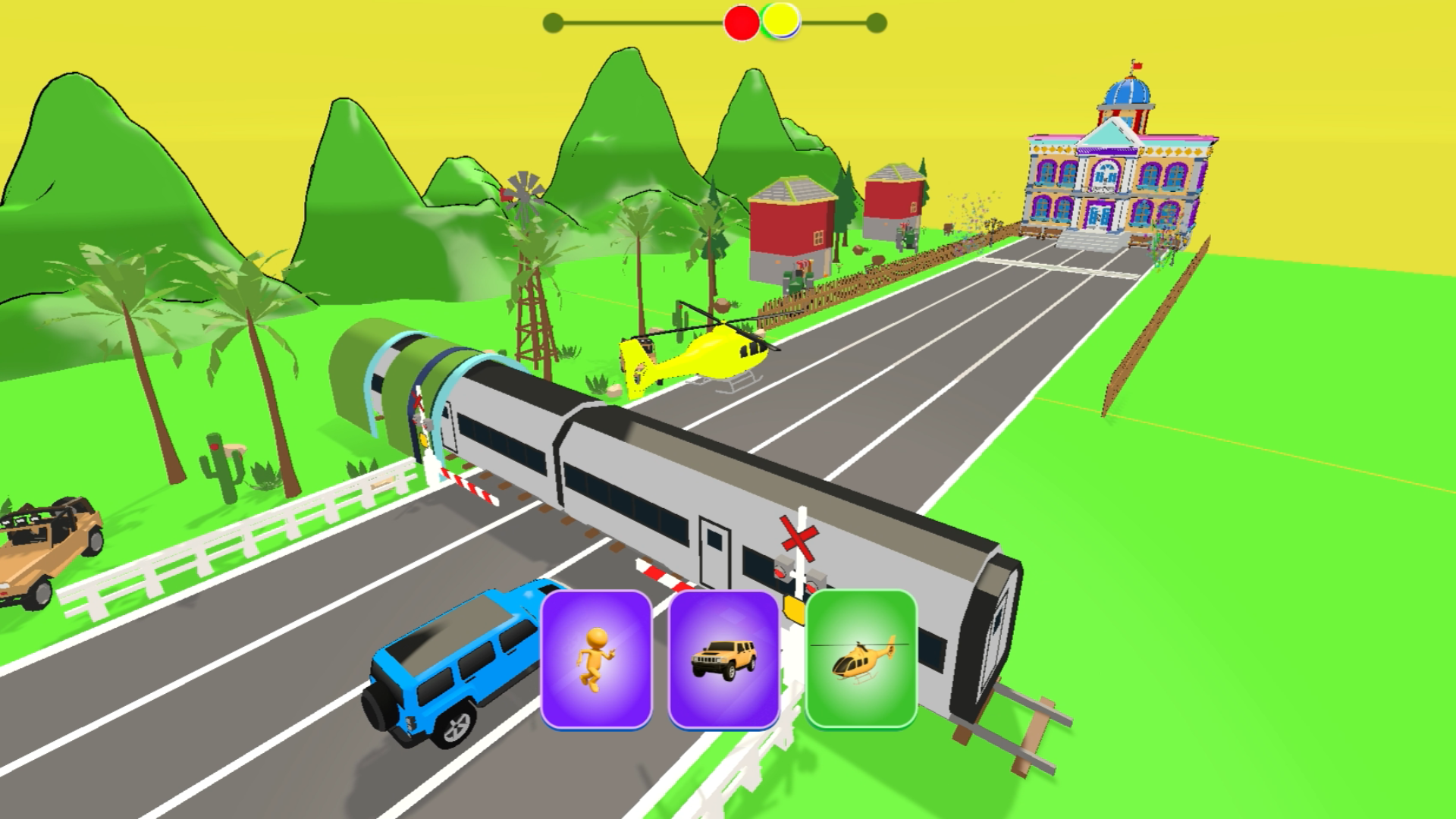Select the running person transform card
1456x819 pixels.
tap(596, 659)
